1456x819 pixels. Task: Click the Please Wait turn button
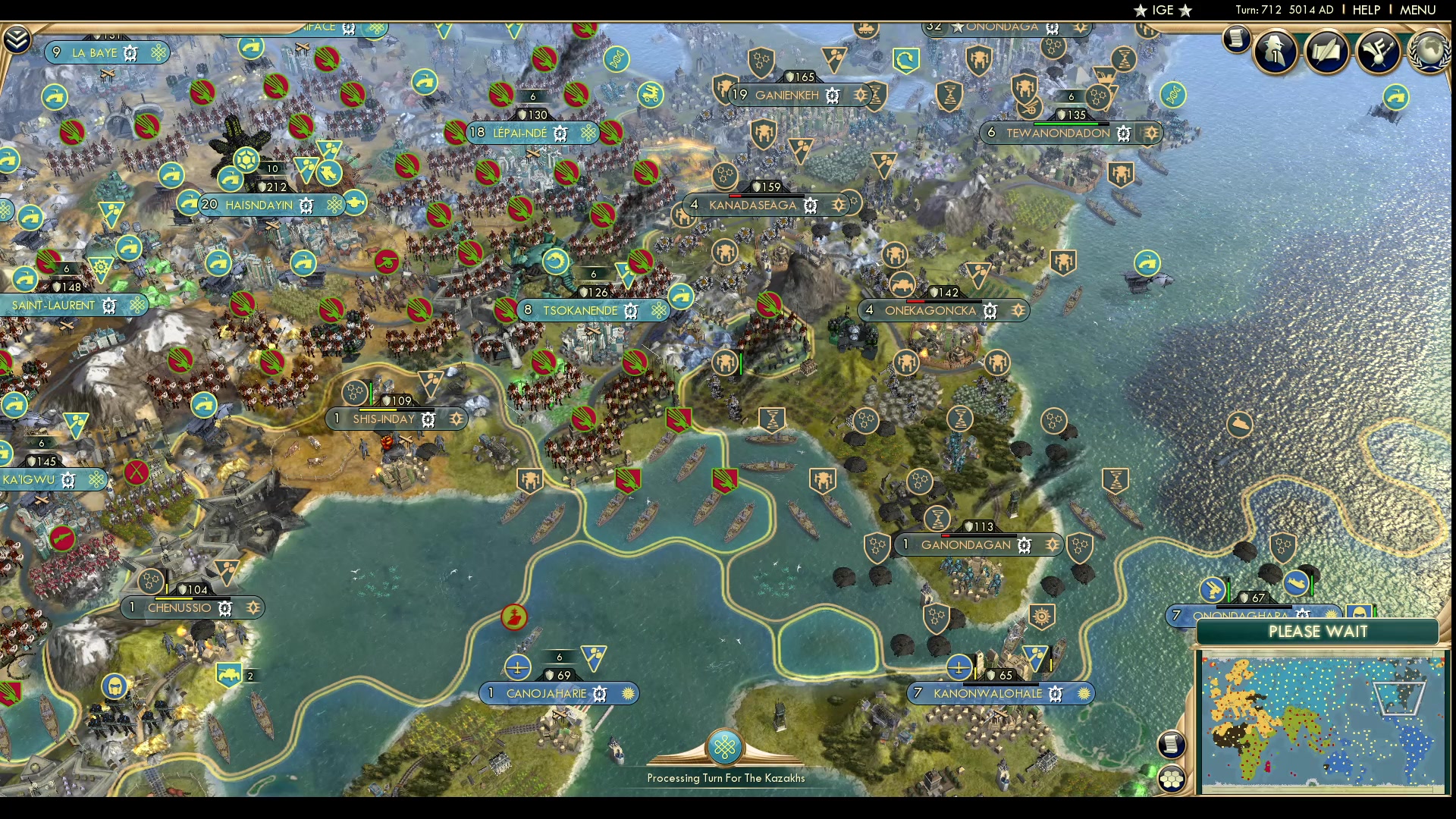point(1318,632)
